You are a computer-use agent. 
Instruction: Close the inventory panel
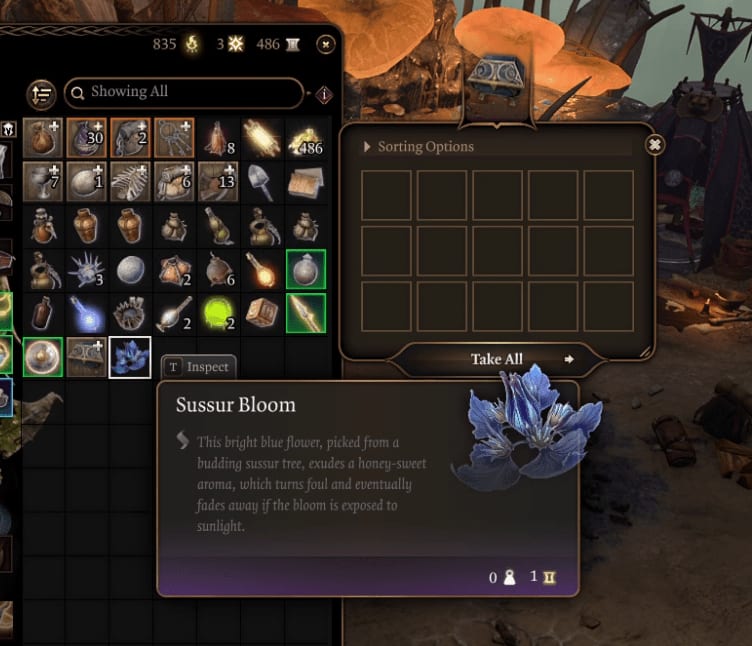(x=325, y=44)
